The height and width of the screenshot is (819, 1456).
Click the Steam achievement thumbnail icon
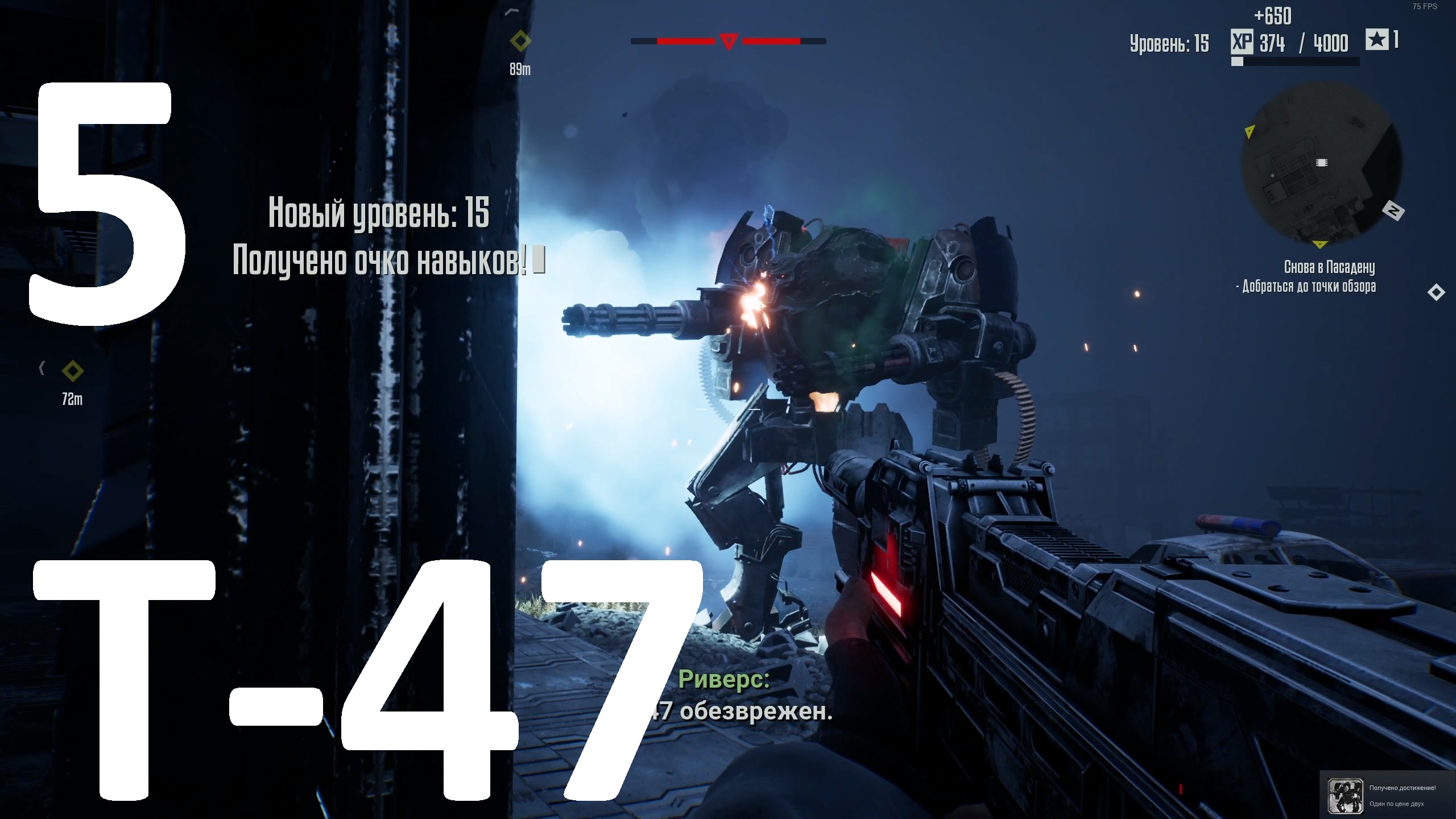(1346, 796)
